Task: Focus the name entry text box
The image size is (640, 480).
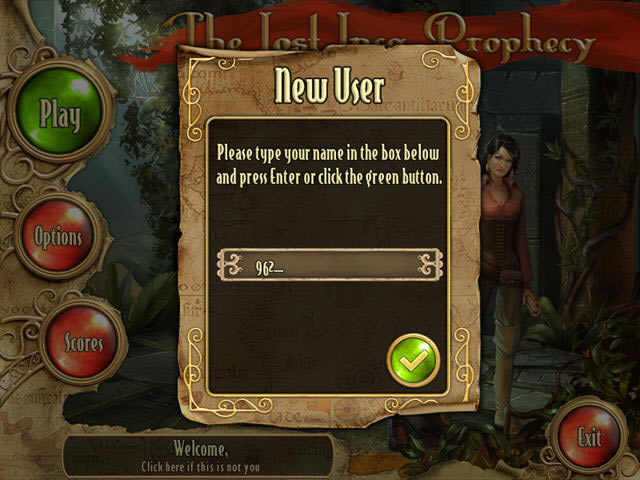Action: tap(330, 265)
